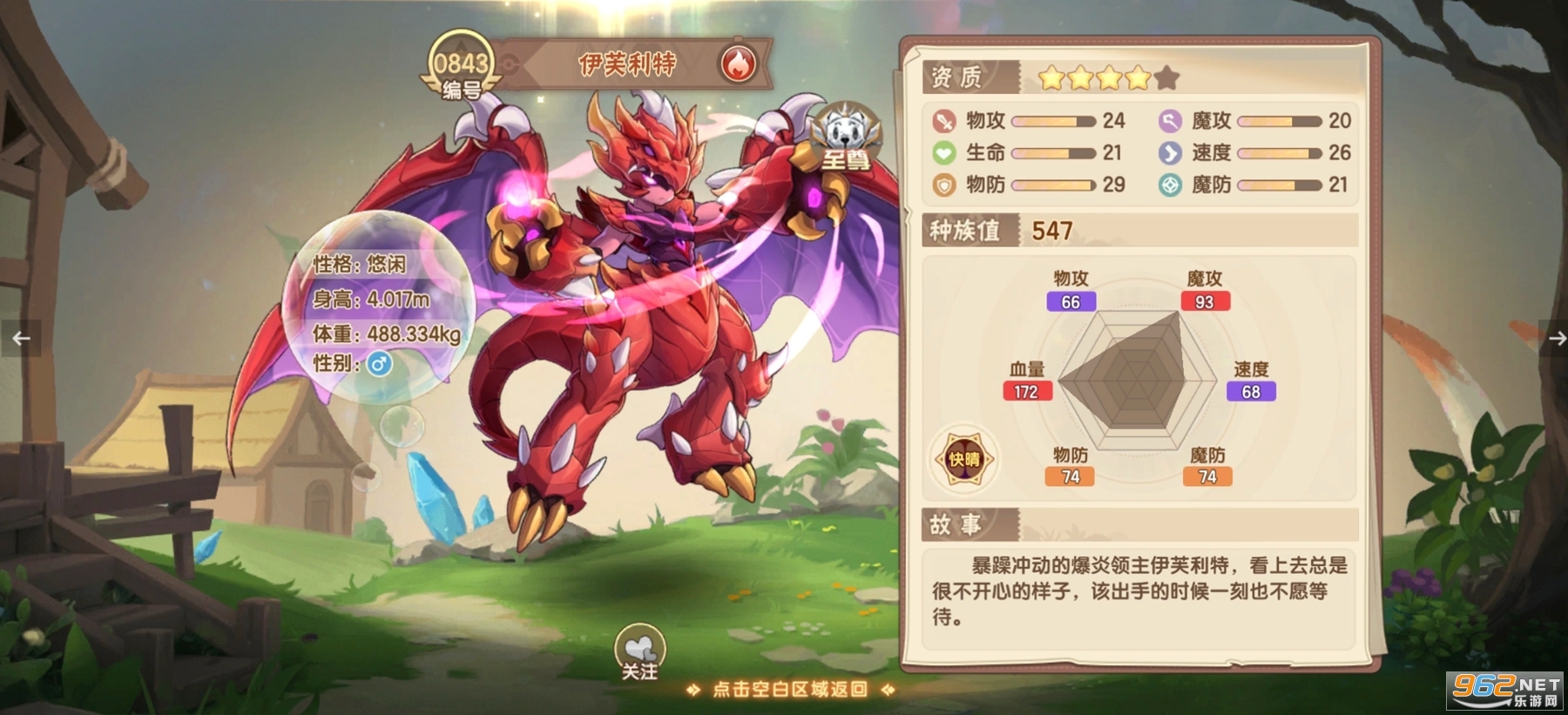Tap the fifth unfilled star in 资质
Screen dimensions: 1568x715
[1166, 78]
